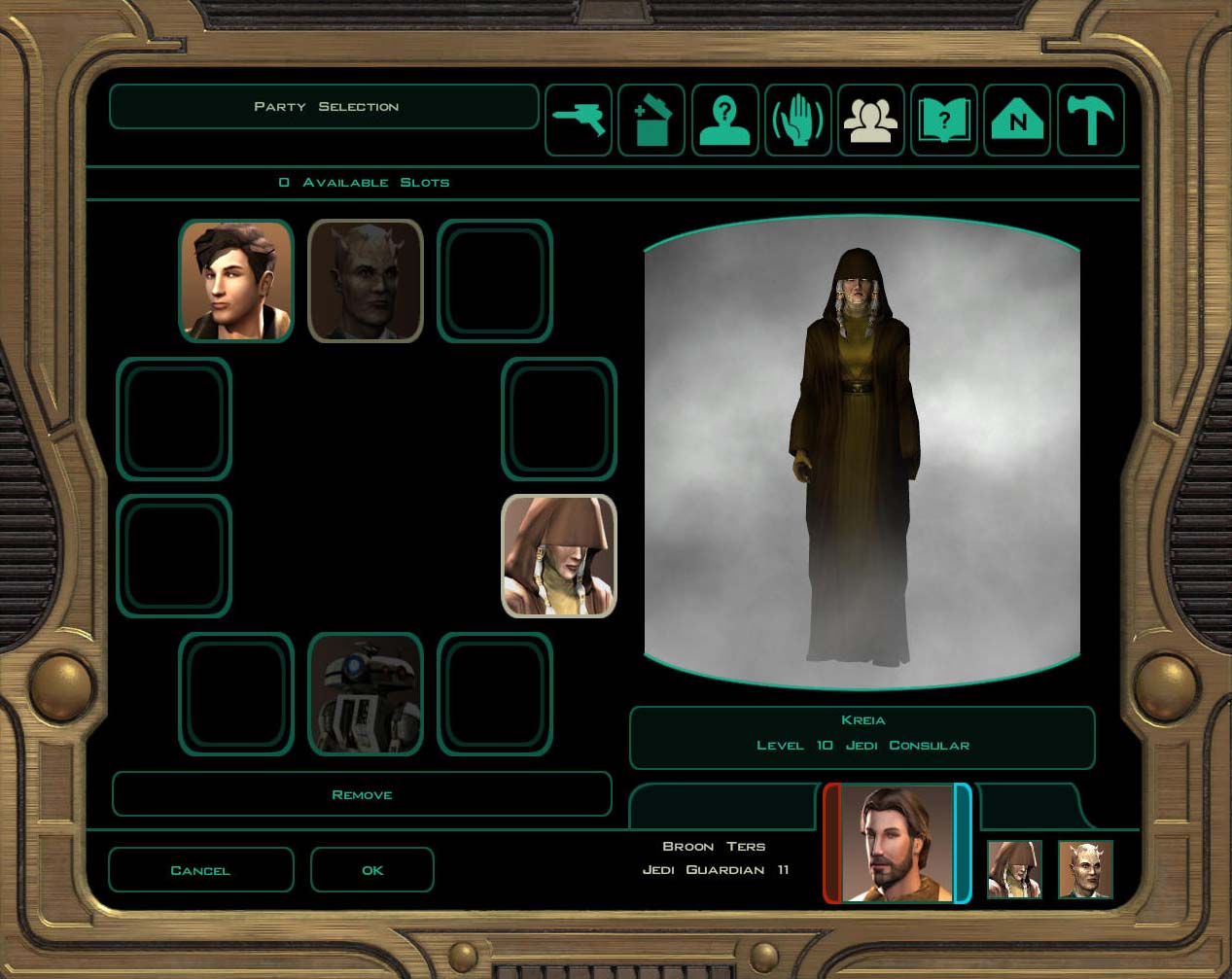
Task: Select the droid party member portrait
Action: tap(366, 694)
